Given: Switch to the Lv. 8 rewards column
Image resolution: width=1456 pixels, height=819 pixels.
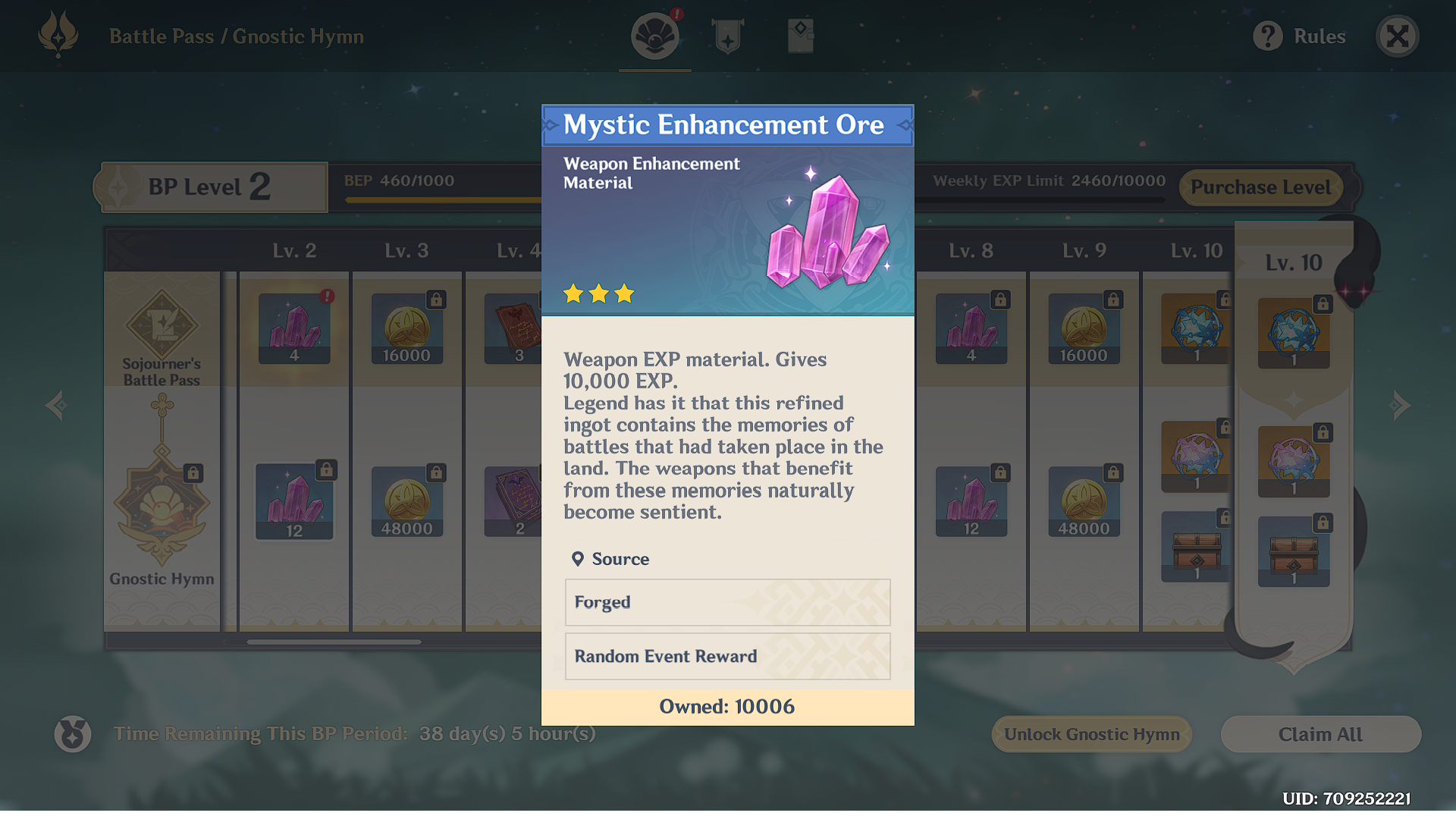Looking at the screenshot, I should (971, 250).
